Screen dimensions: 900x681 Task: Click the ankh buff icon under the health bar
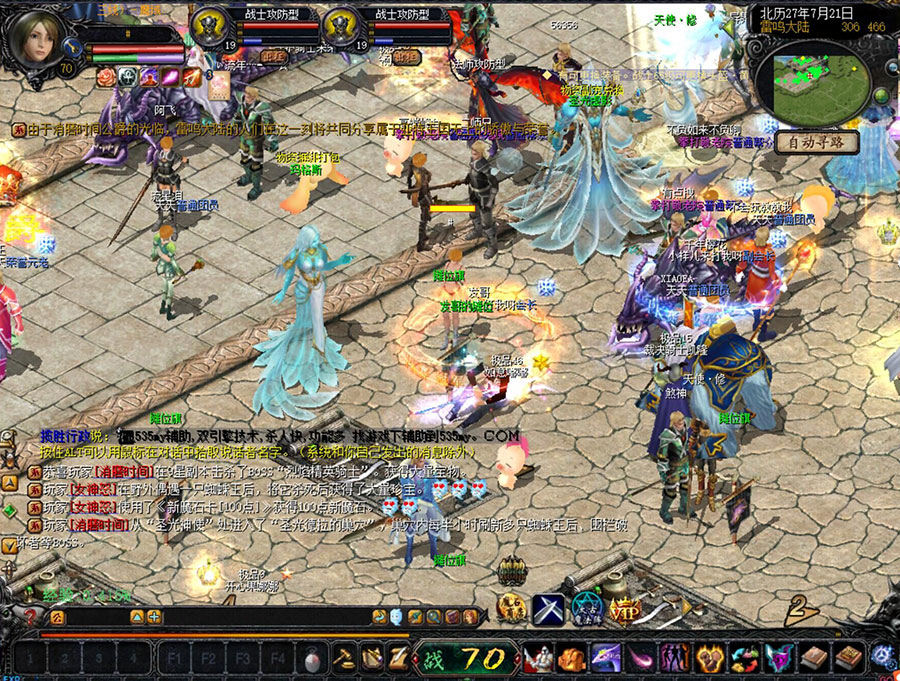128,76
